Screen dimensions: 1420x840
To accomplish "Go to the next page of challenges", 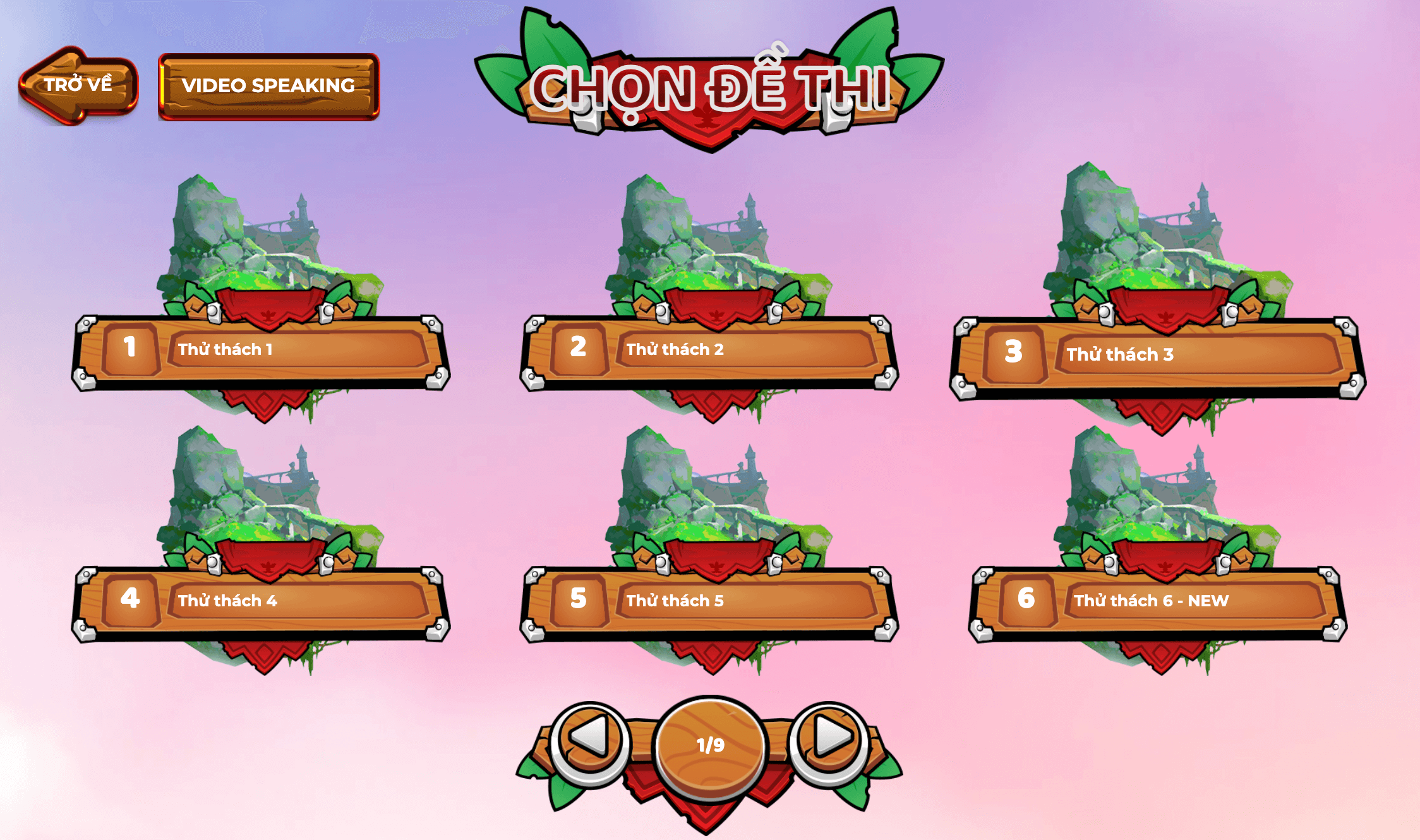I will (x=831, y=737).
